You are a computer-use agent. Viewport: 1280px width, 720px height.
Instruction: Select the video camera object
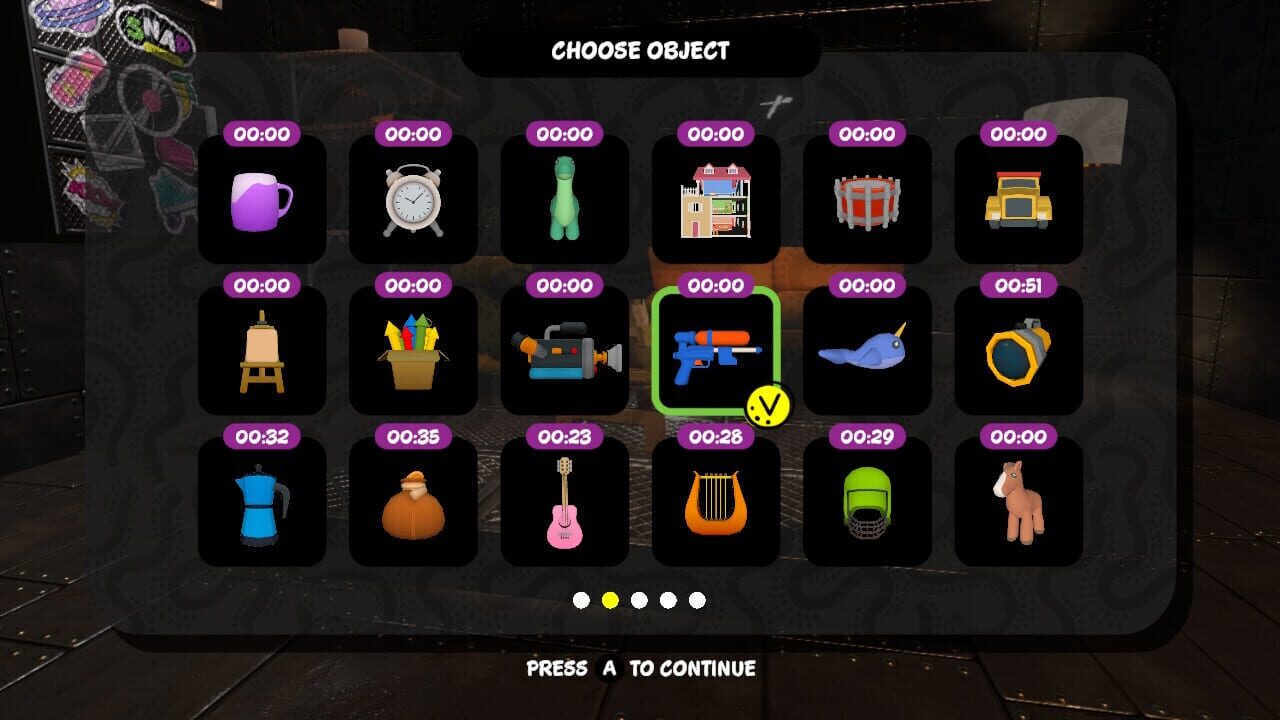pyautogui.click(x=564, y=352)
